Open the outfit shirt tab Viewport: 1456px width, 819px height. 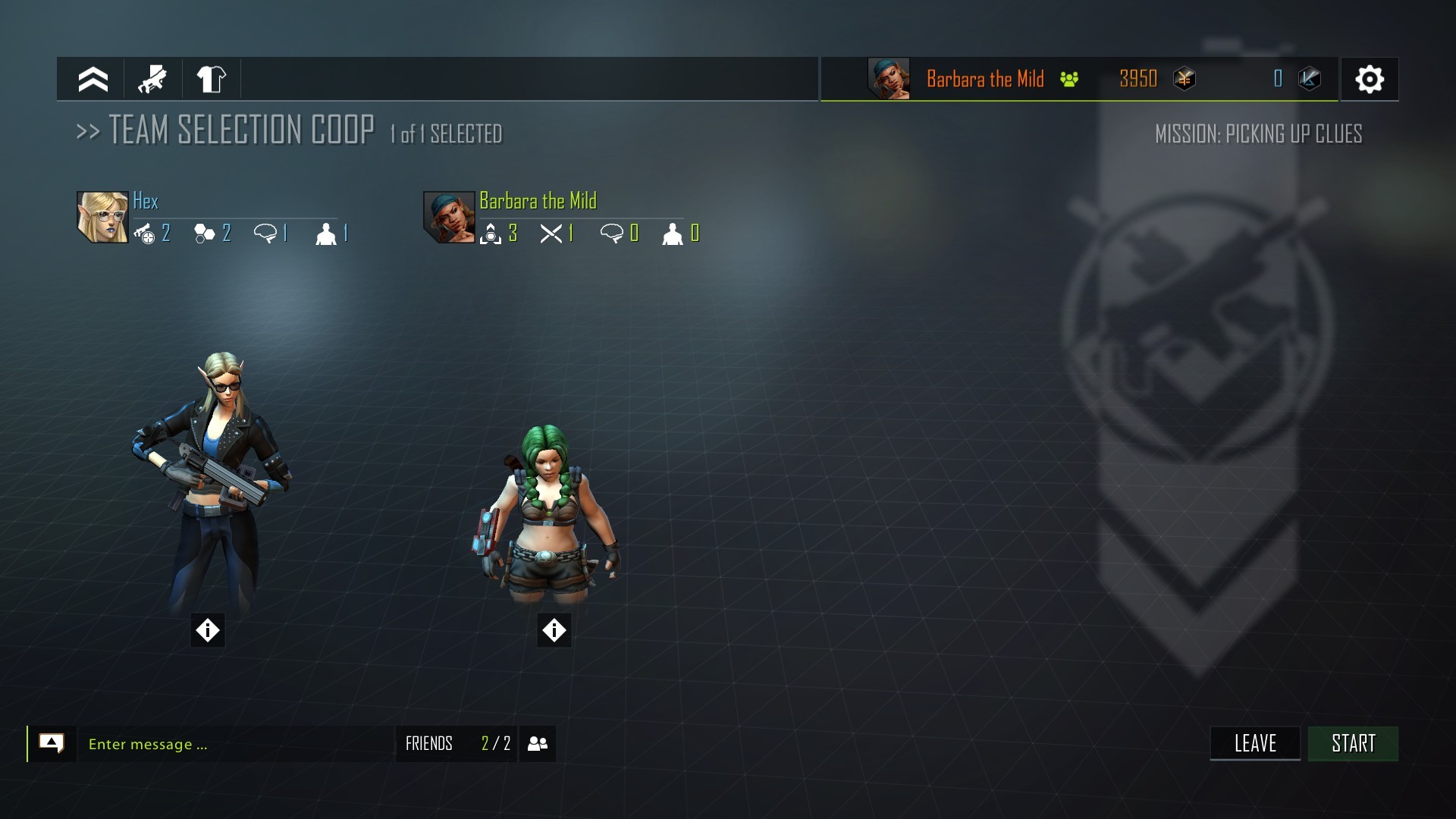(x=211, y=79)
